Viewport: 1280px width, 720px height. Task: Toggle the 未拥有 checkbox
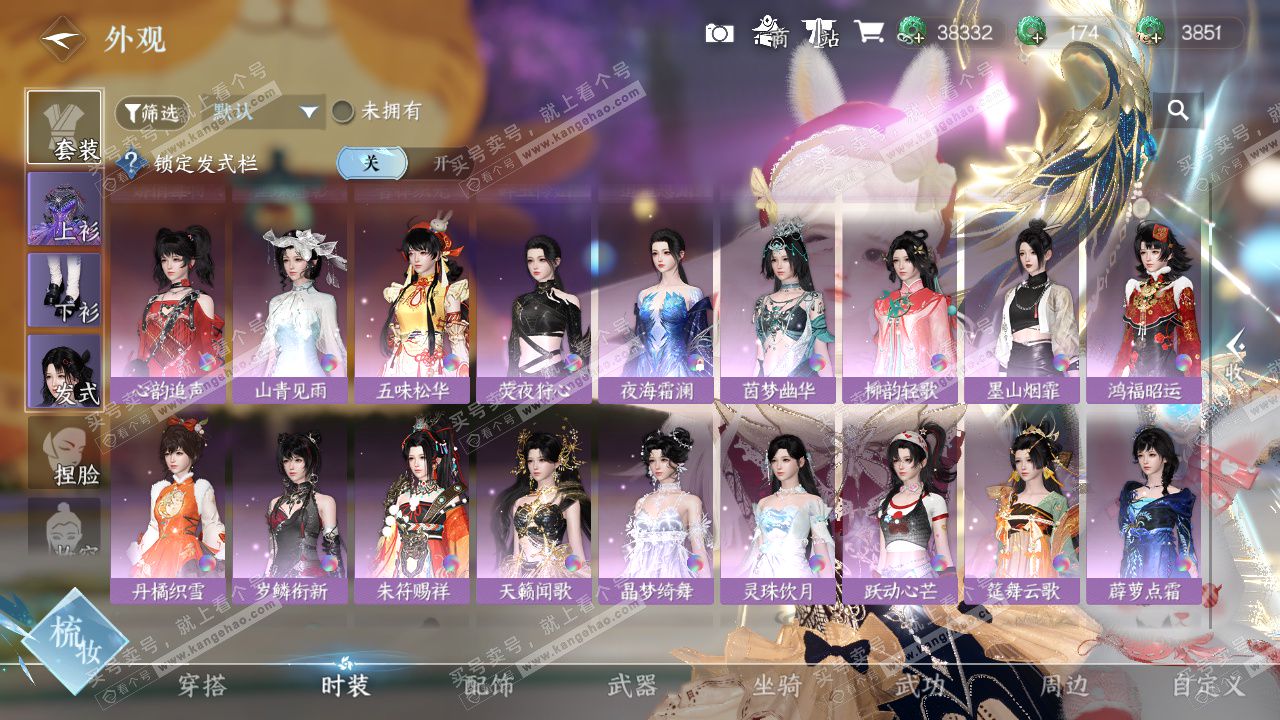(x=343, y=111)
